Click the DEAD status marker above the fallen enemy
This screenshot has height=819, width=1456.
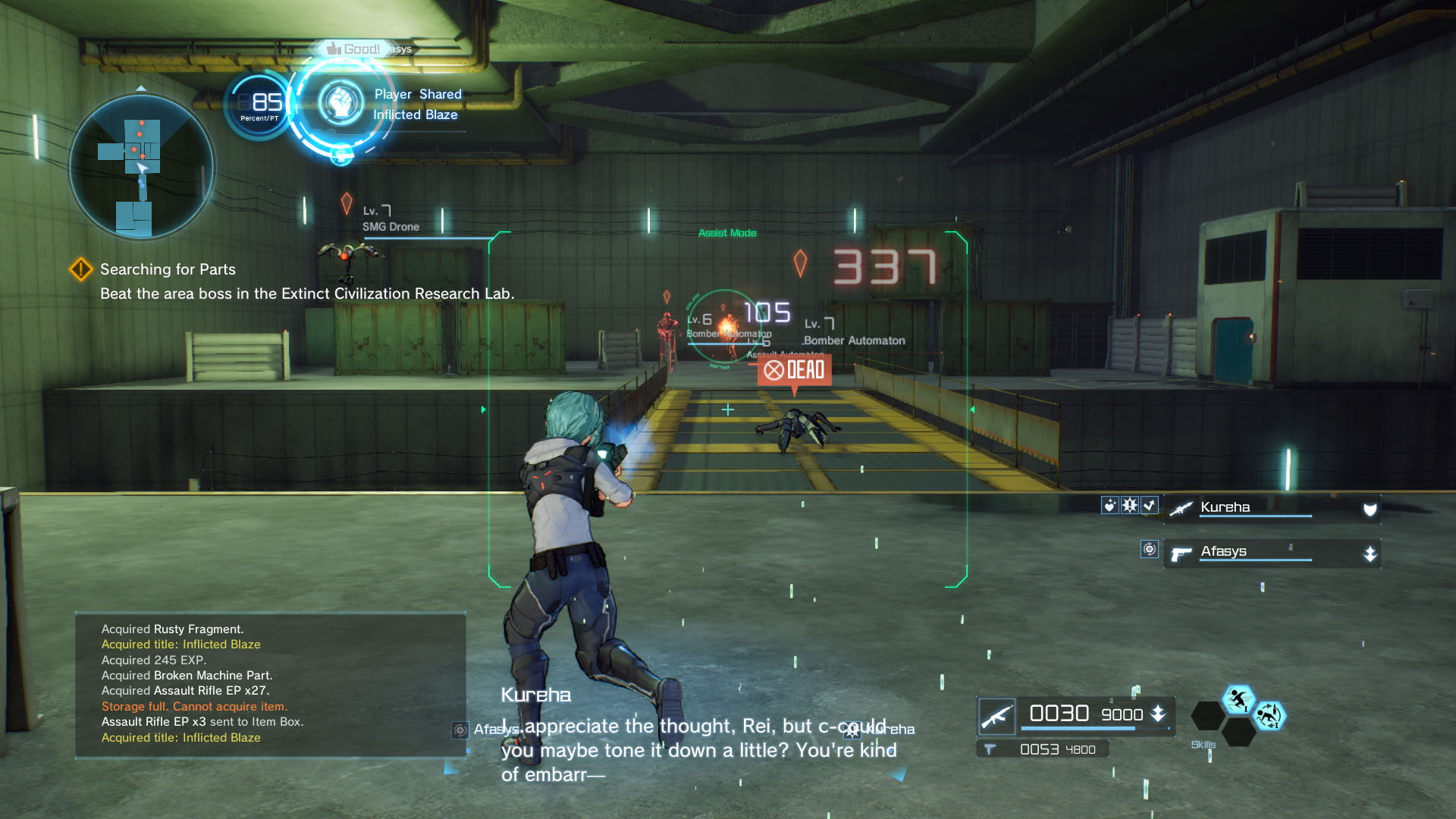coord(796,371)
